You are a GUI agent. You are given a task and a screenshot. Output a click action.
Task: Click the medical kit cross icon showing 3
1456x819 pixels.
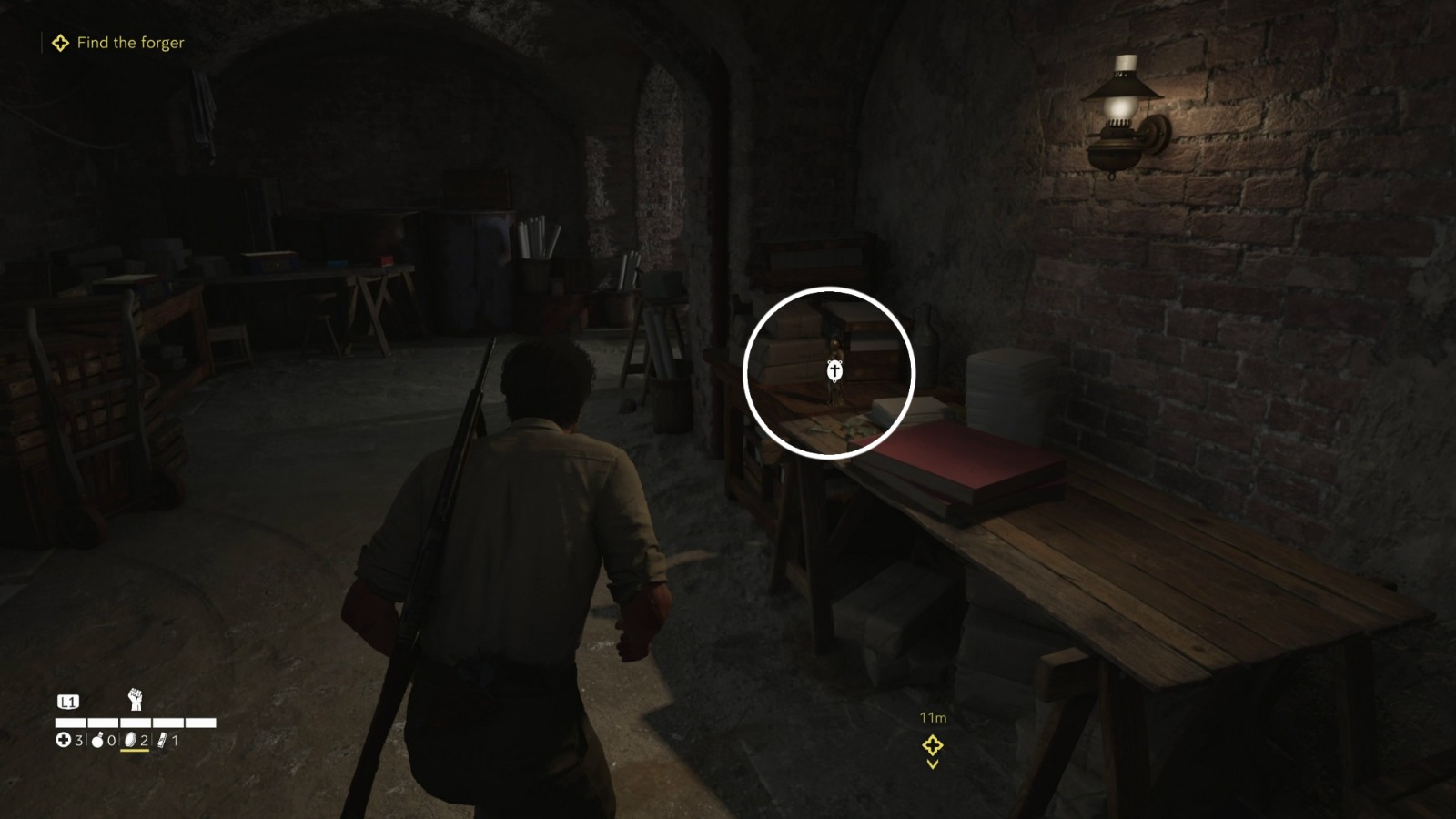pyautogui.click(x=62, y=740)
